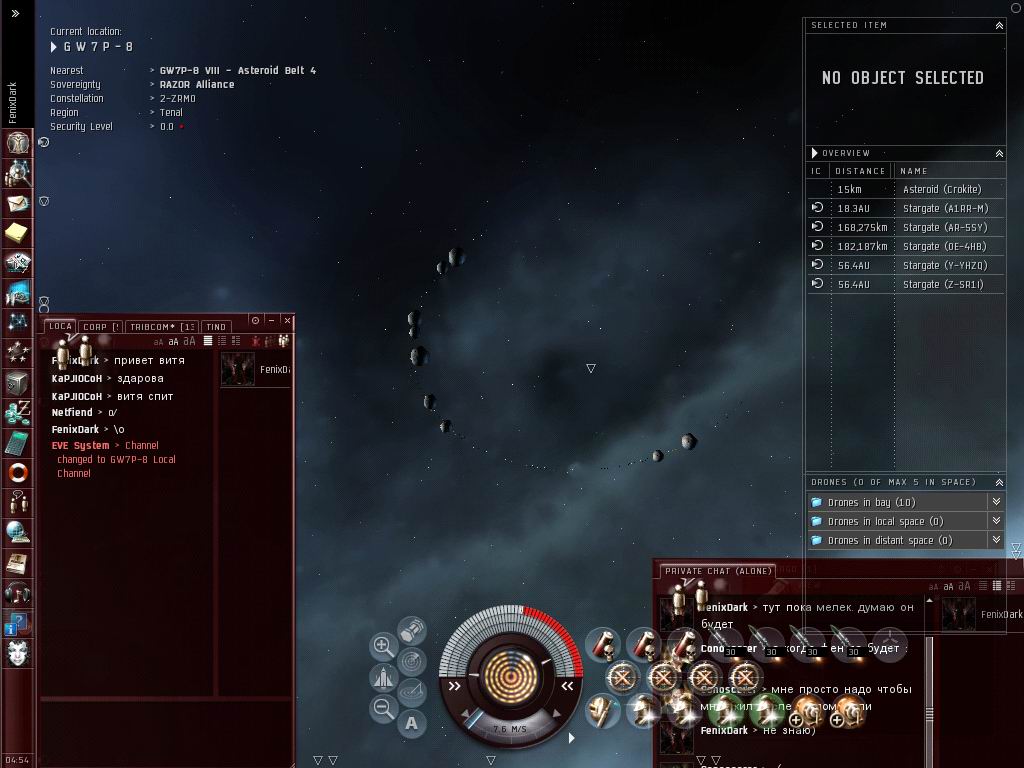Open the scanner radar button

tap(411, 661)
